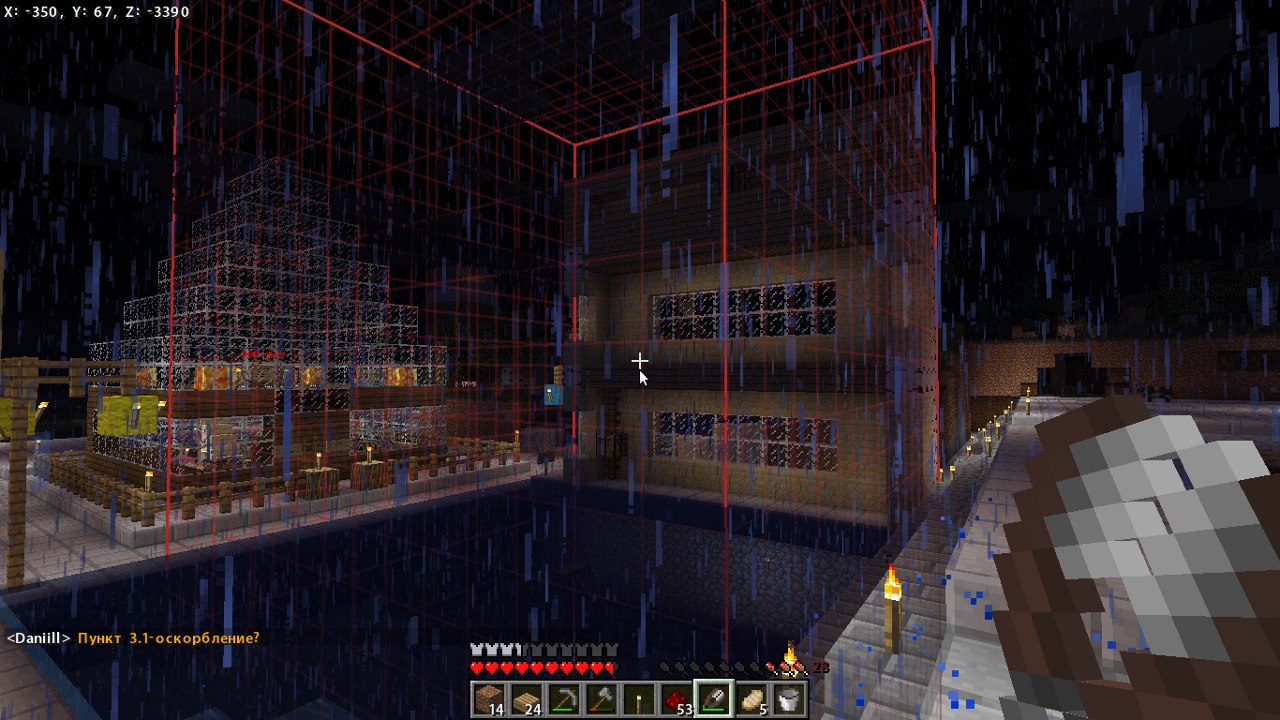
Task: Pick the redstone dust stack of 53
Action: coord(677,699)
